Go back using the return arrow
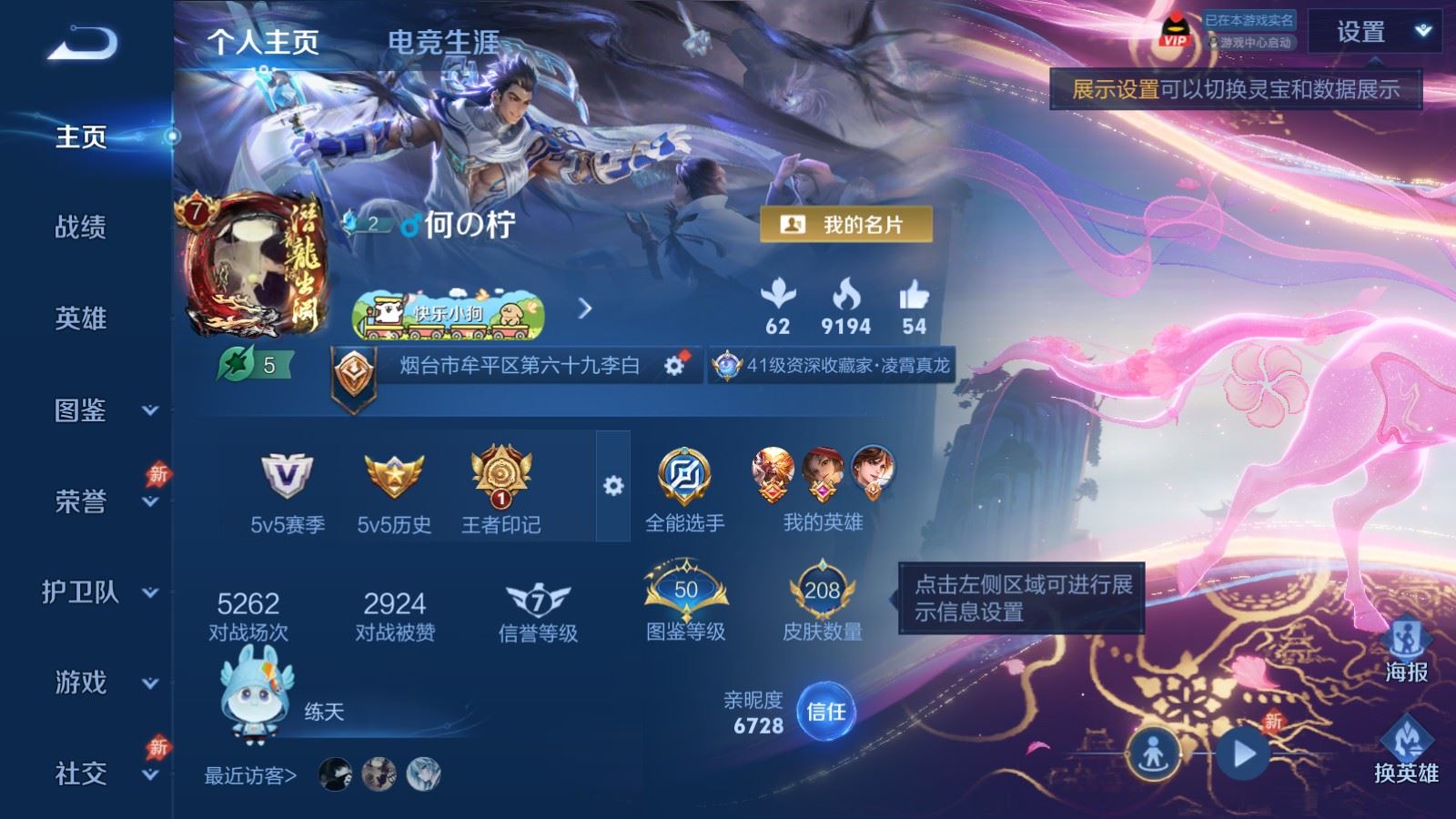The height and width of the screenshot is (819, 1456). click(x=82, y=44)
